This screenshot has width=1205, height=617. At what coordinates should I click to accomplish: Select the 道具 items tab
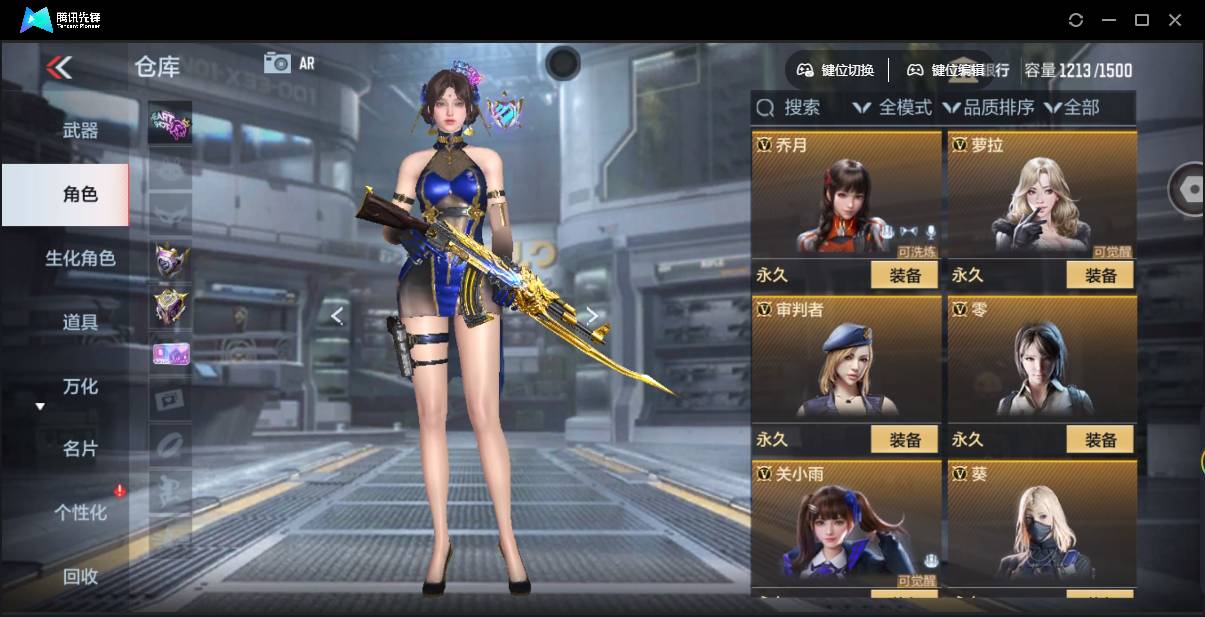pos(80,322)
